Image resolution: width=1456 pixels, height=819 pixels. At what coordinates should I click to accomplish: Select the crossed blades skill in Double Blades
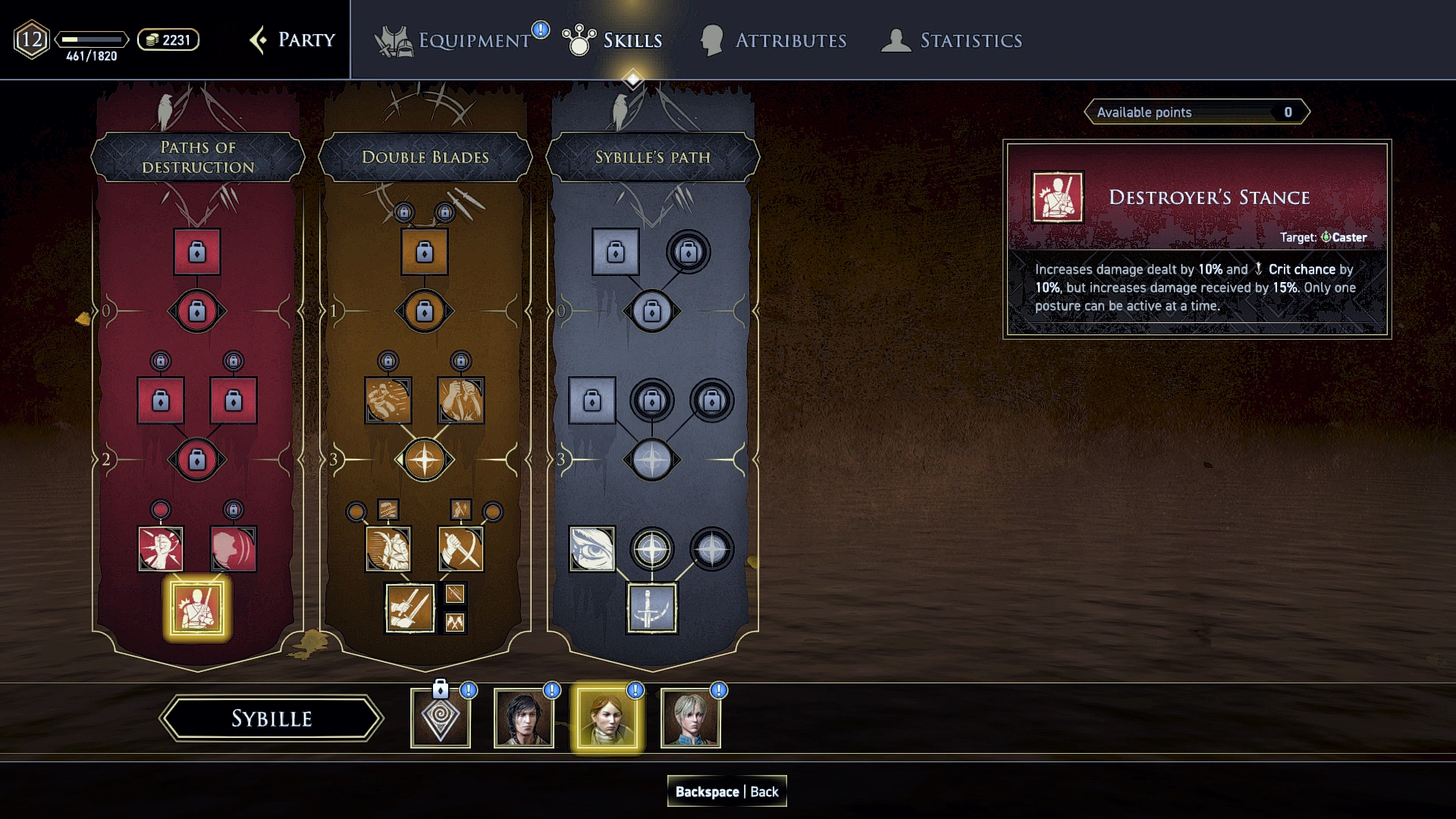coord(461,549)
